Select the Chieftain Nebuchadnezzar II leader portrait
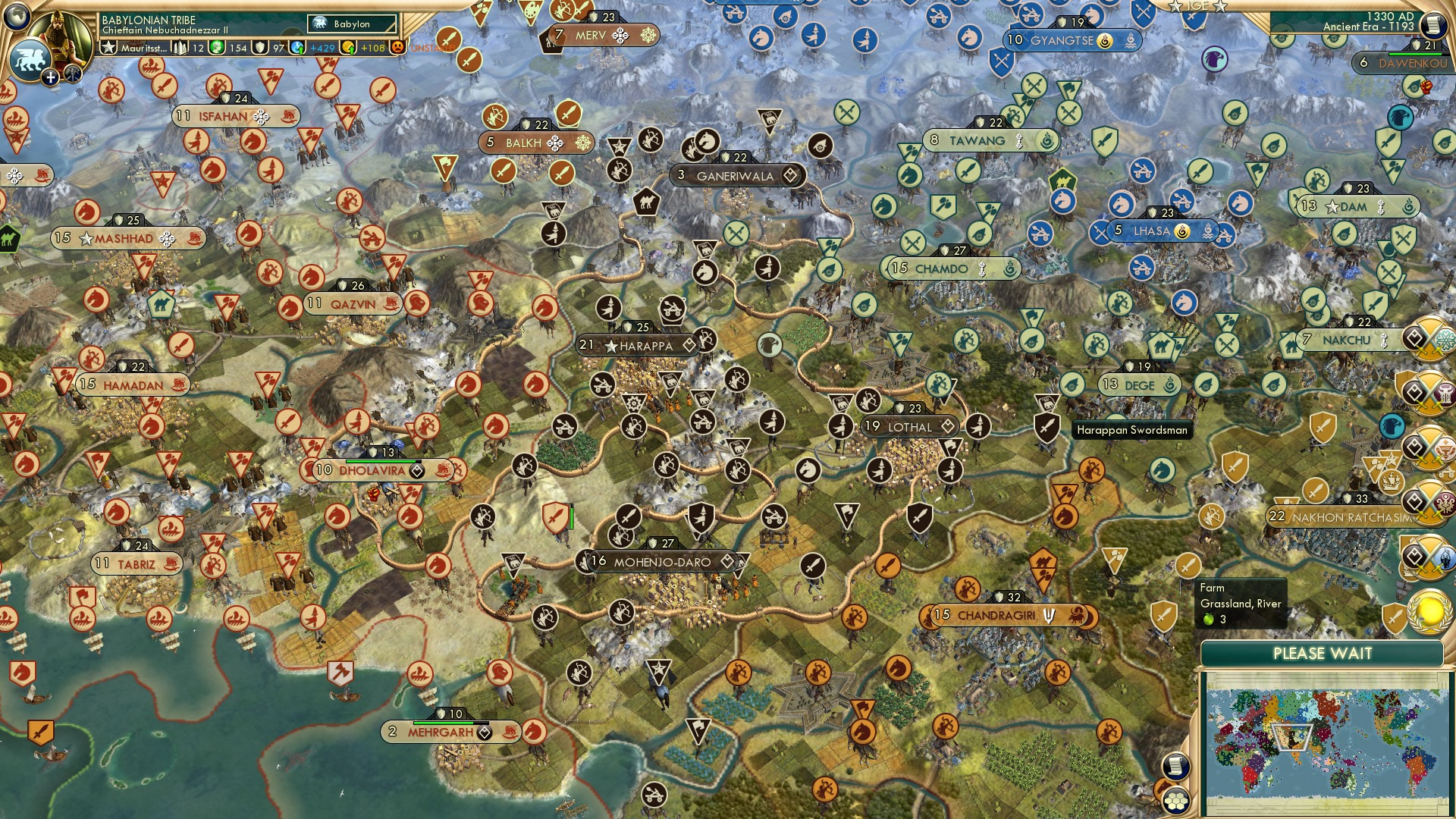1456x819 pixels. click(61, 34)
